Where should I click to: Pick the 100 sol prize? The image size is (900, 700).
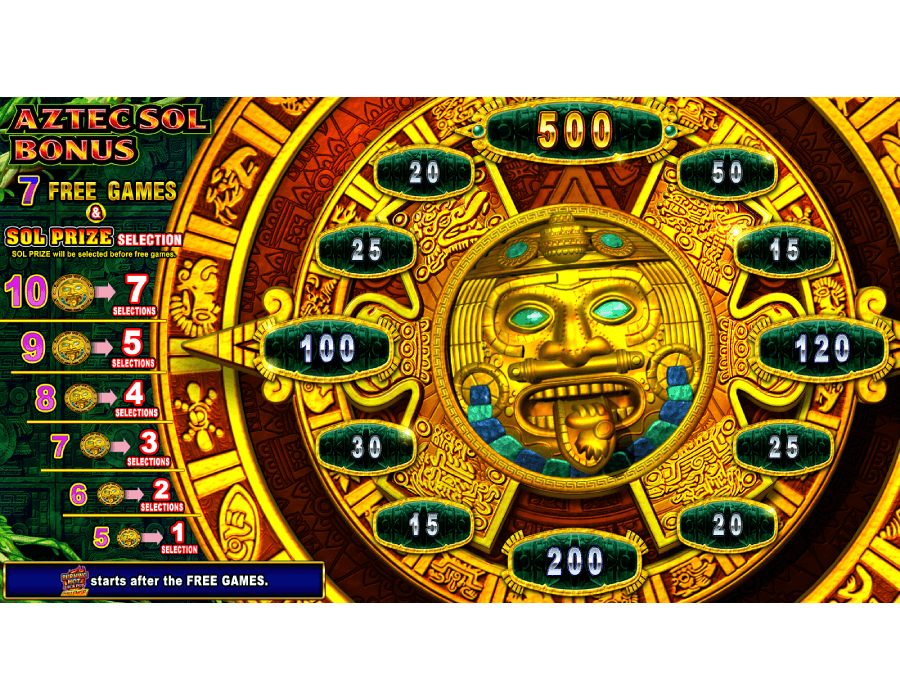coord(327,349)
